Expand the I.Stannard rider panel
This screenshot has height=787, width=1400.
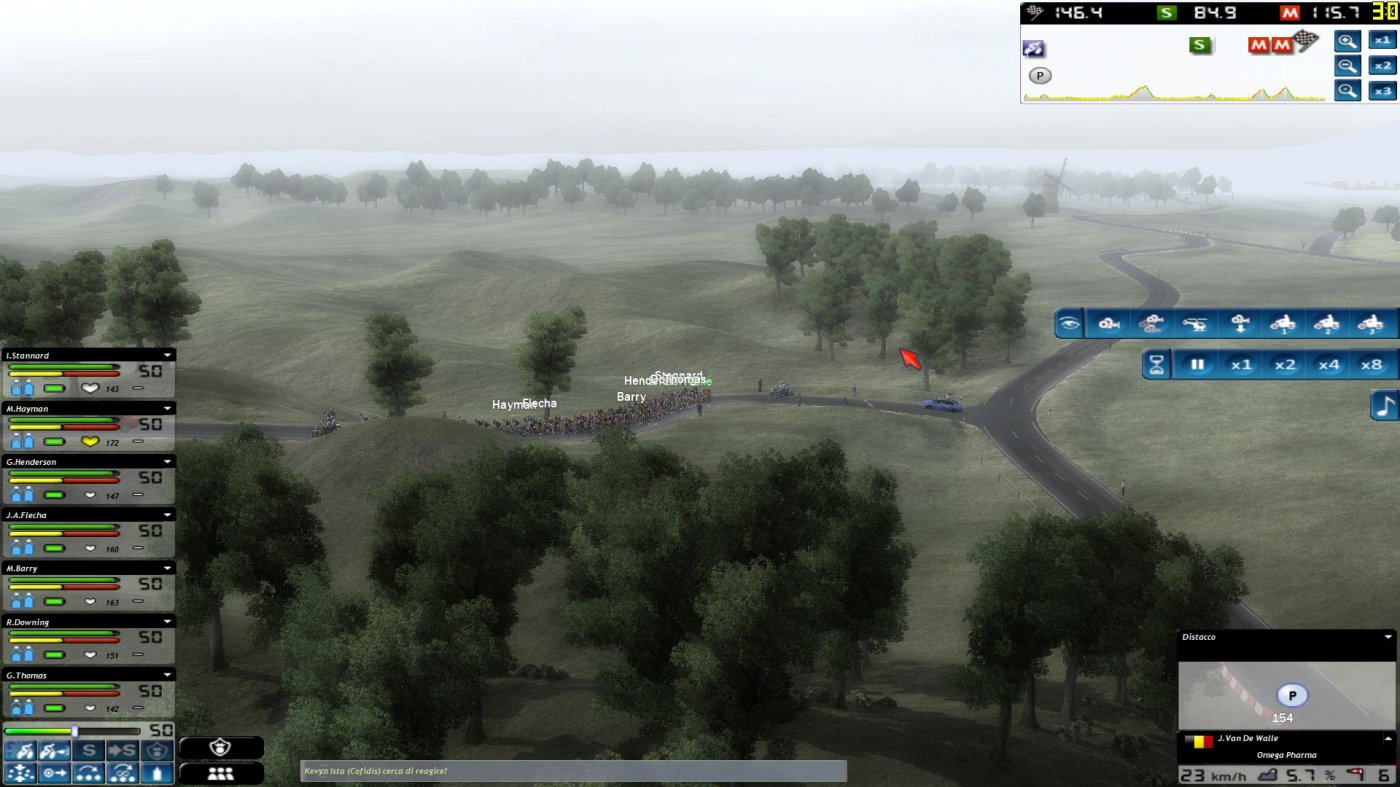click(167, 355)
